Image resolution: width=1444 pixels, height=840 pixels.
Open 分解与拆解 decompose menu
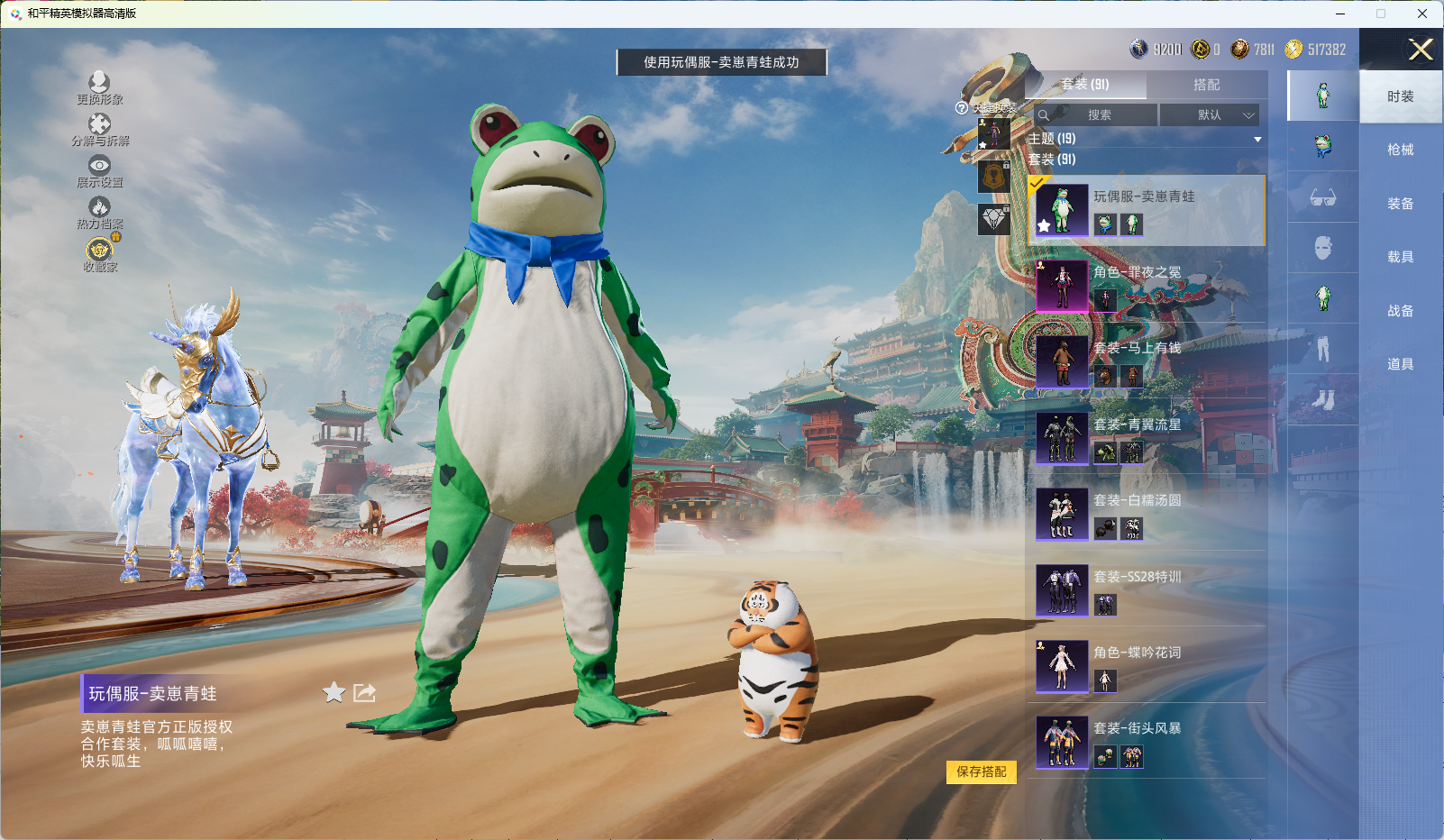click(99, 129)
